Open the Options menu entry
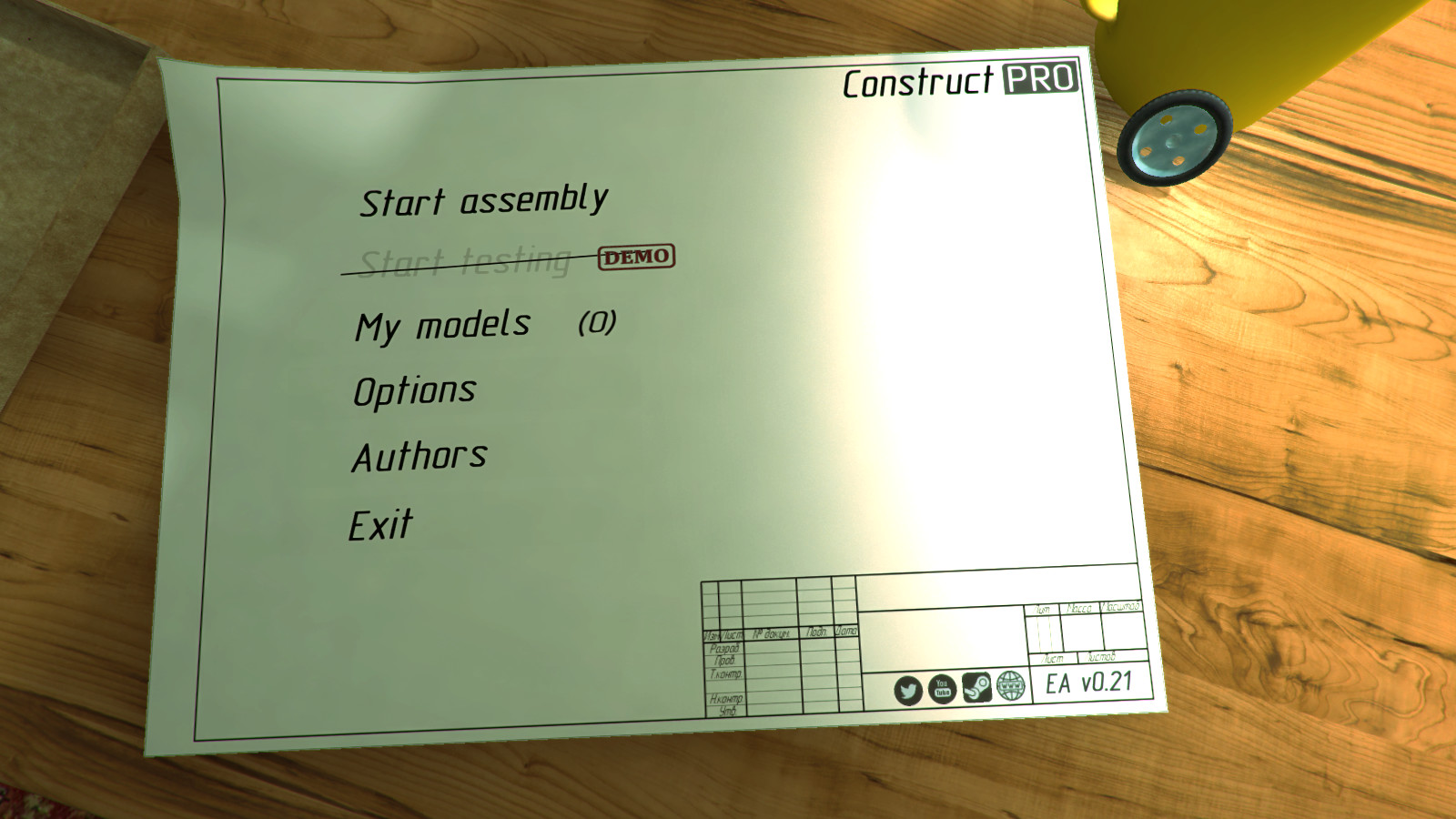Screen dimensions: 1456x819 (x=415, y=388)
